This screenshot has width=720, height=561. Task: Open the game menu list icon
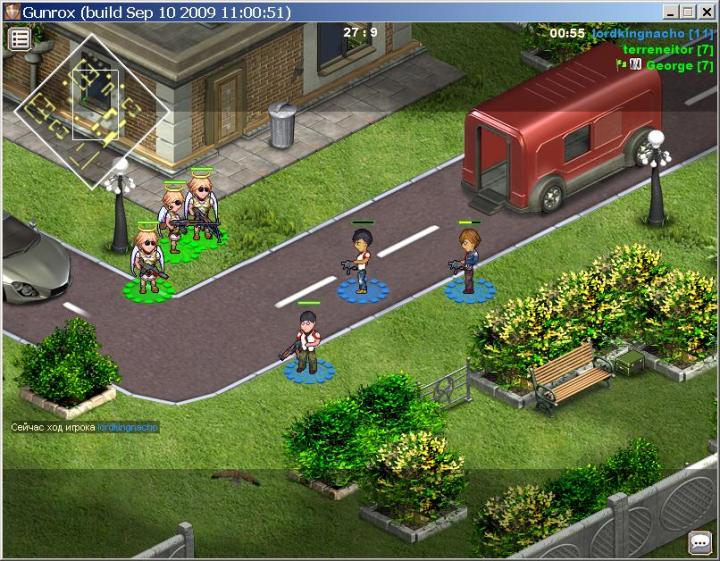[x=20, y=39]
